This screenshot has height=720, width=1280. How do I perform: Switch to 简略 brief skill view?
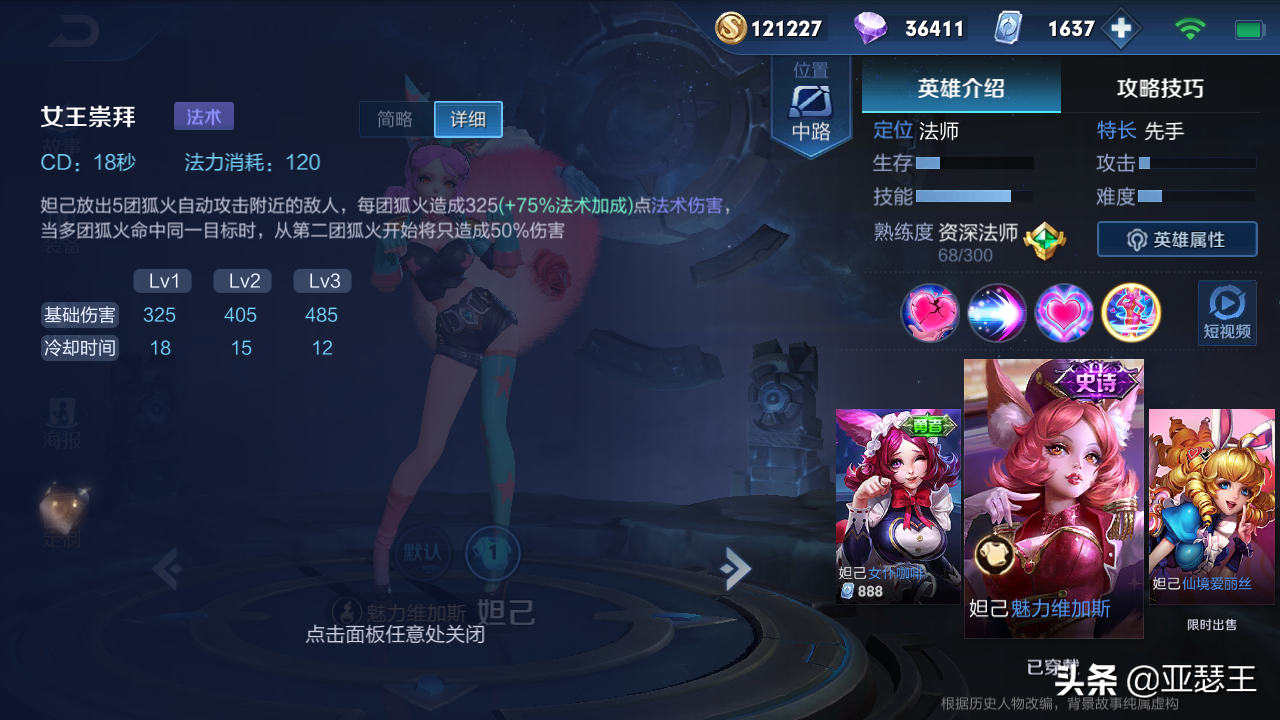click(396, 119)
